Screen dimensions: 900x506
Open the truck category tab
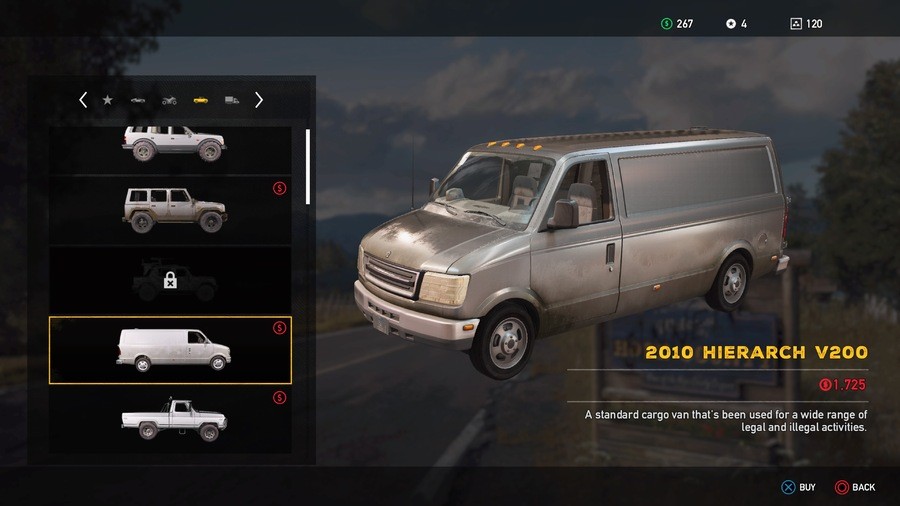pyautogui.click(x=232, y=100)
